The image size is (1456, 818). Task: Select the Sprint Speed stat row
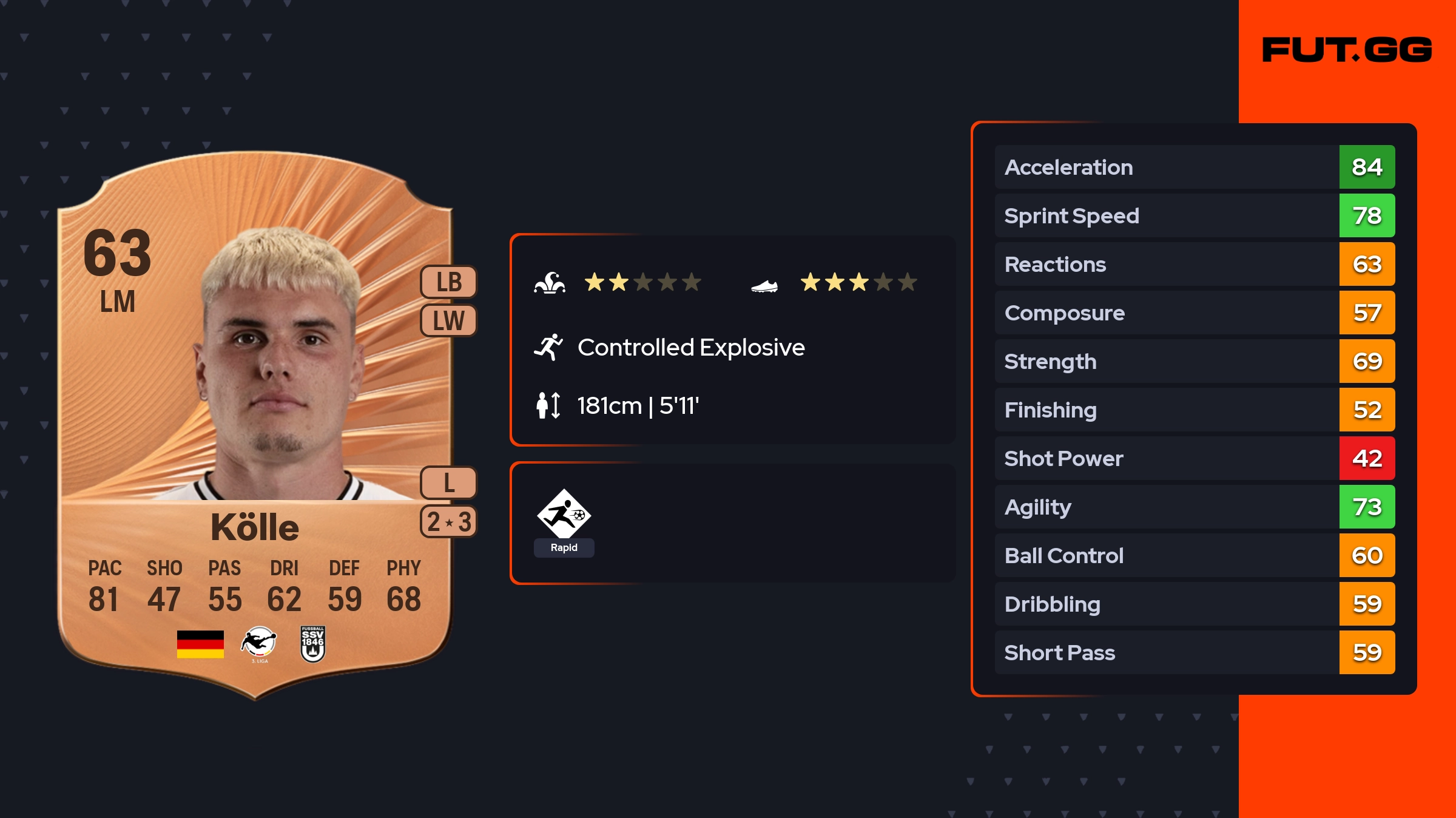tap(1195, 215)
